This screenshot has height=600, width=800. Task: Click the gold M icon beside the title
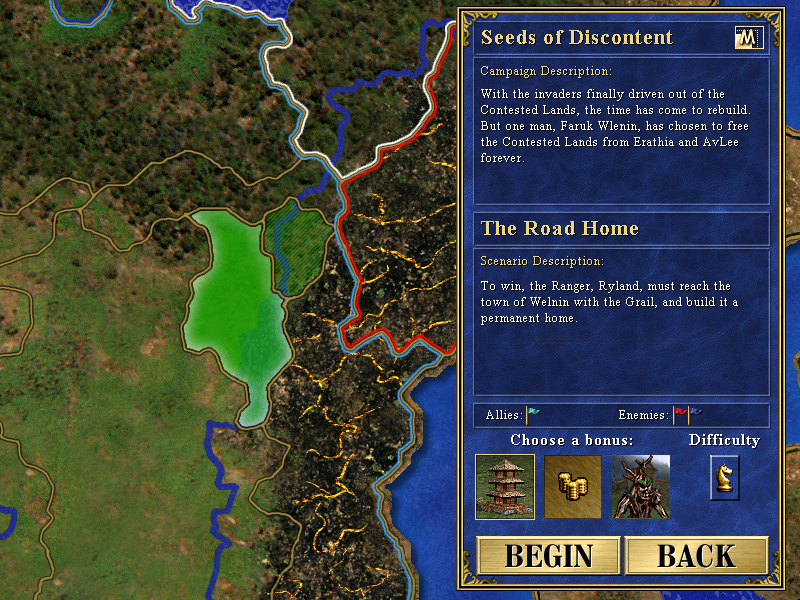(748, 38)
